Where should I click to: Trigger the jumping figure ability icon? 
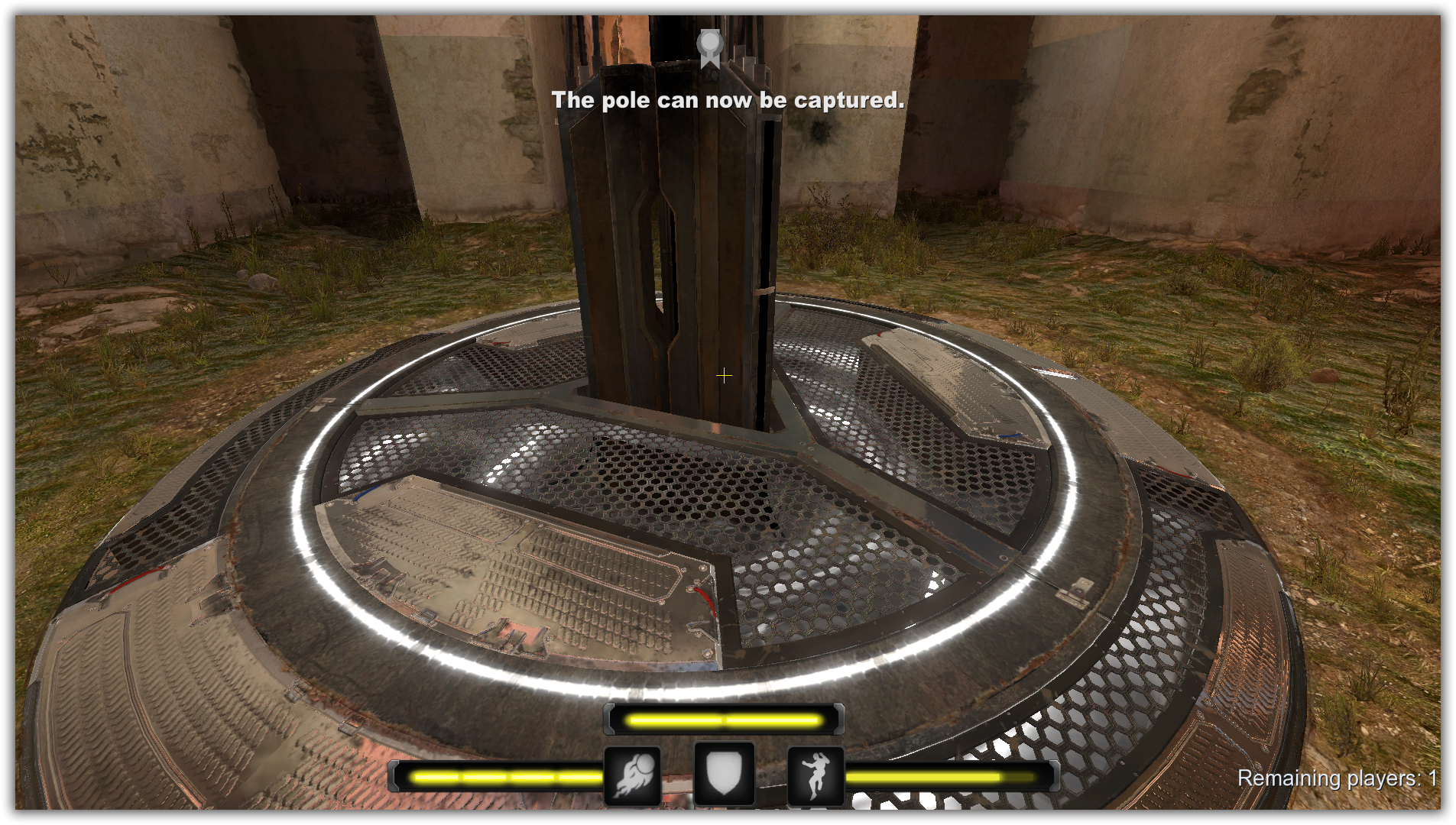click(x=816, y=776)
